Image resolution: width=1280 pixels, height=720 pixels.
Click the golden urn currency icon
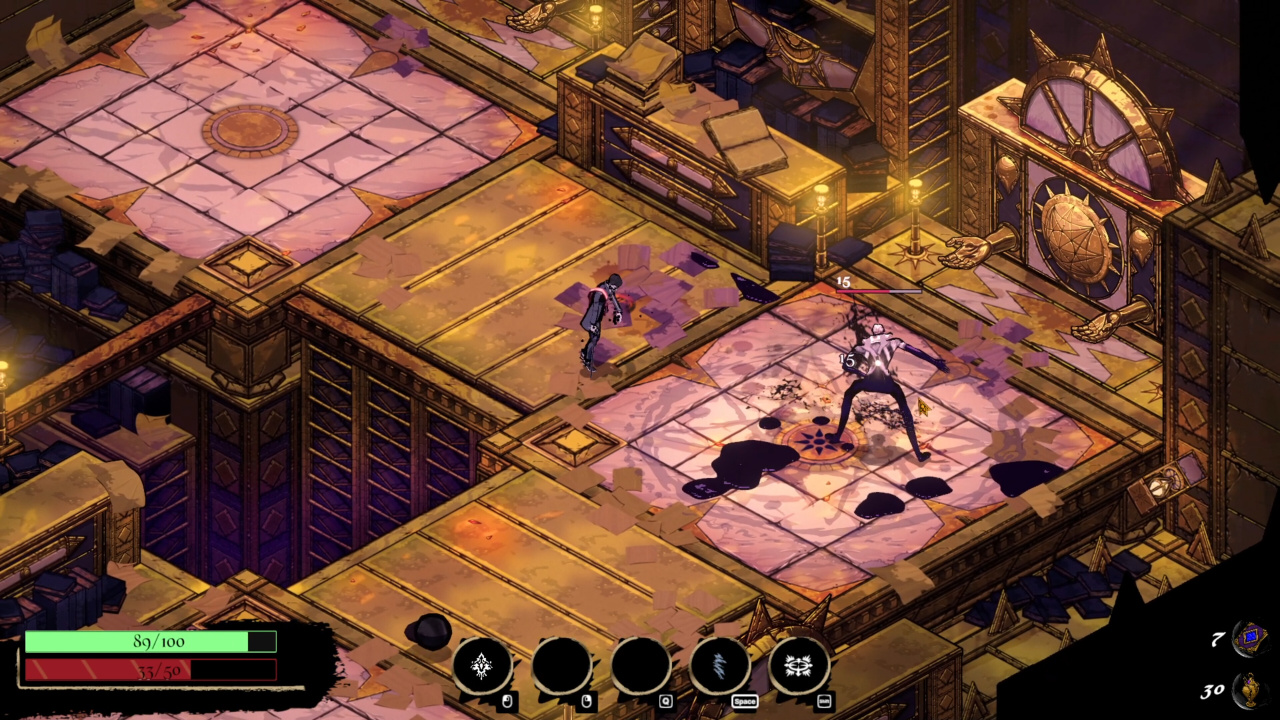pos(1250,690)
